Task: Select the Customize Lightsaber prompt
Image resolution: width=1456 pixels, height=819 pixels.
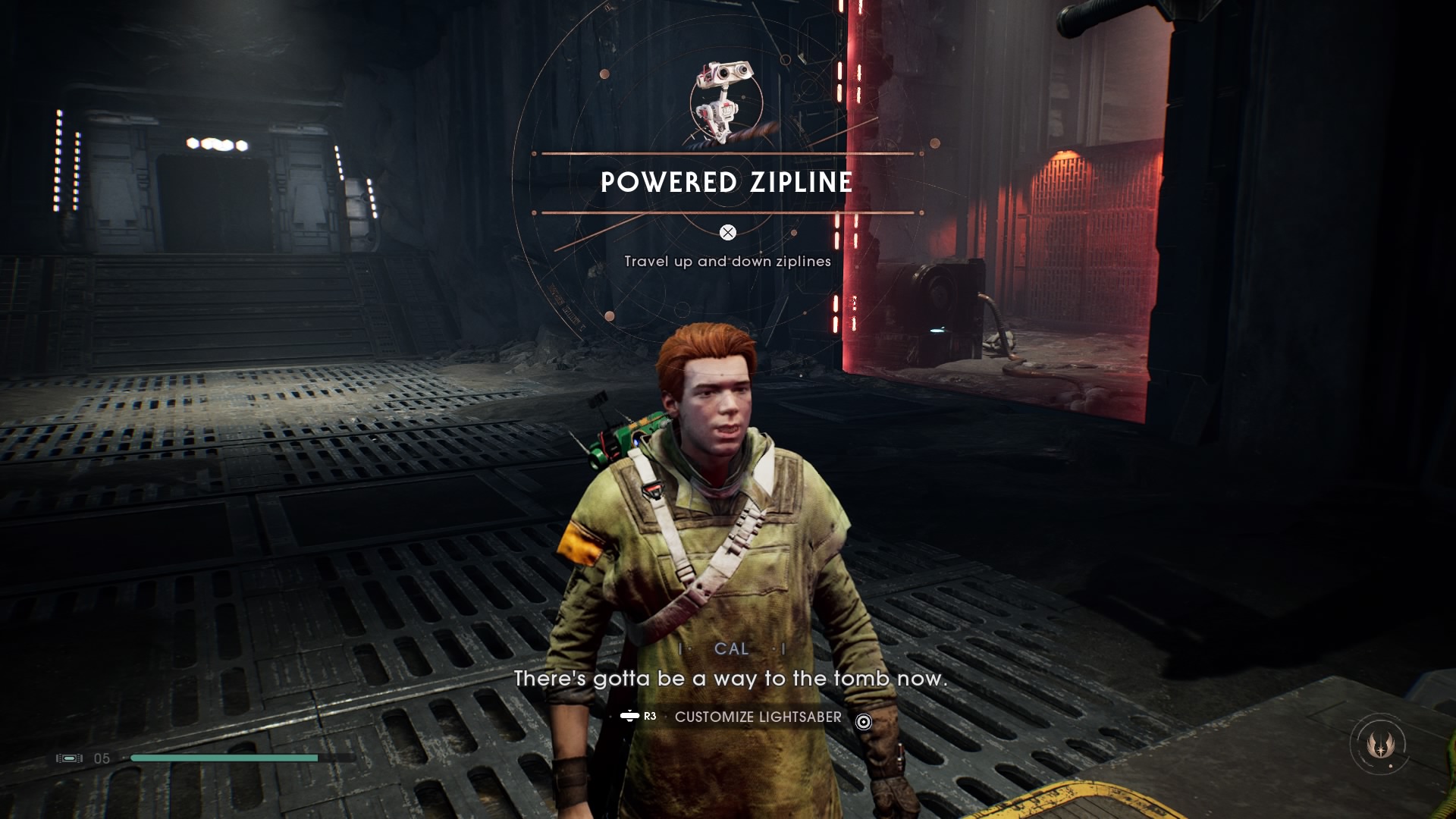Action: (x=757, y=717)
